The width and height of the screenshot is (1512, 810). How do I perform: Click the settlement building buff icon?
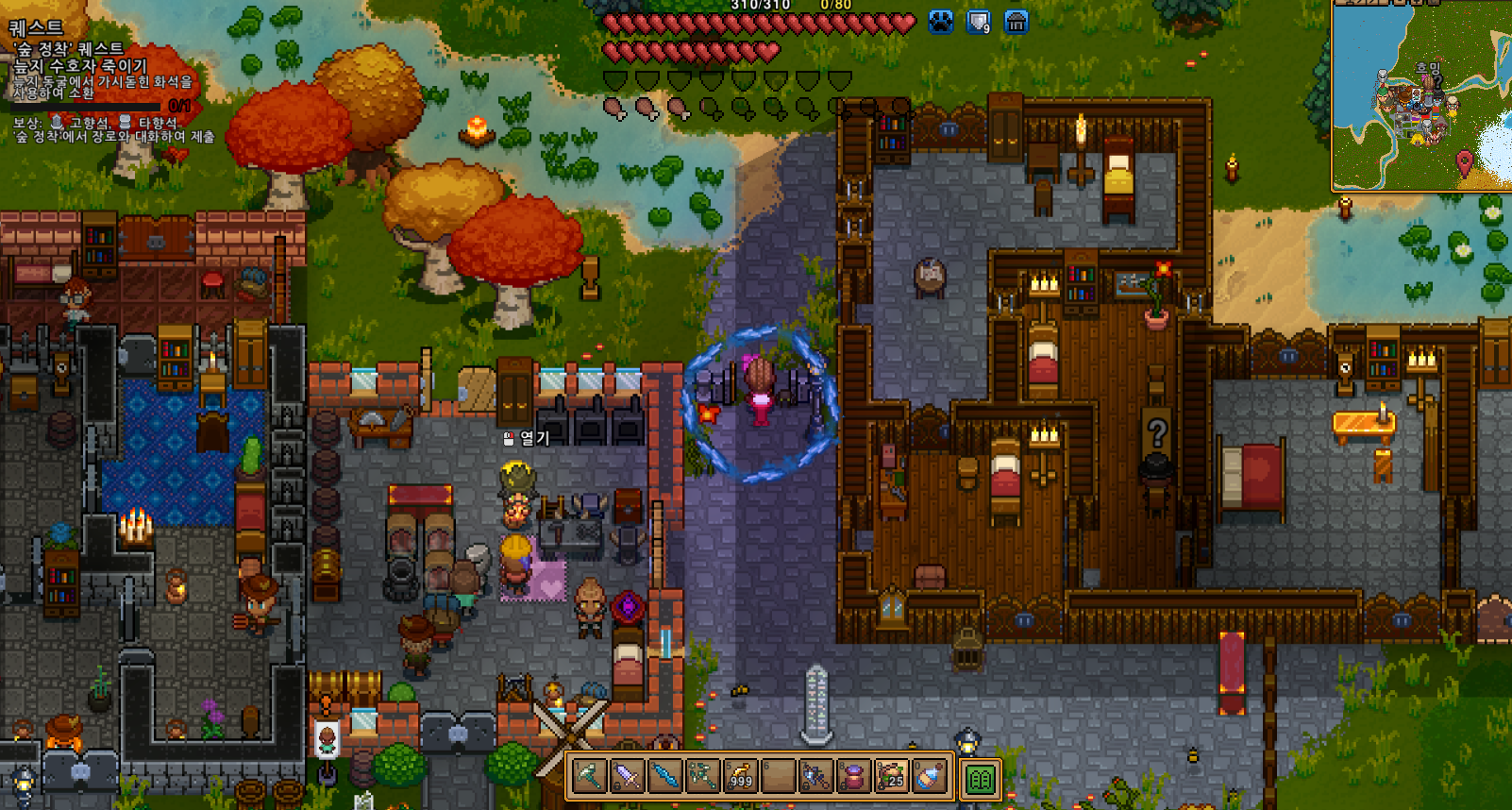tap(1016, 22)
